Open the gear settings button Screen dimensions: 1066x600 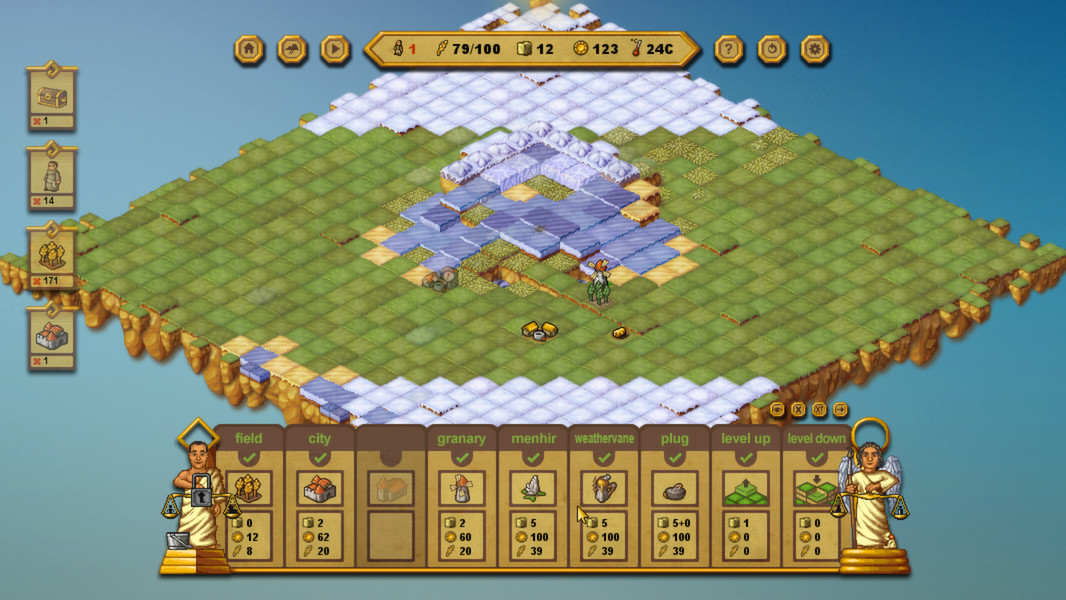point(815,49)
